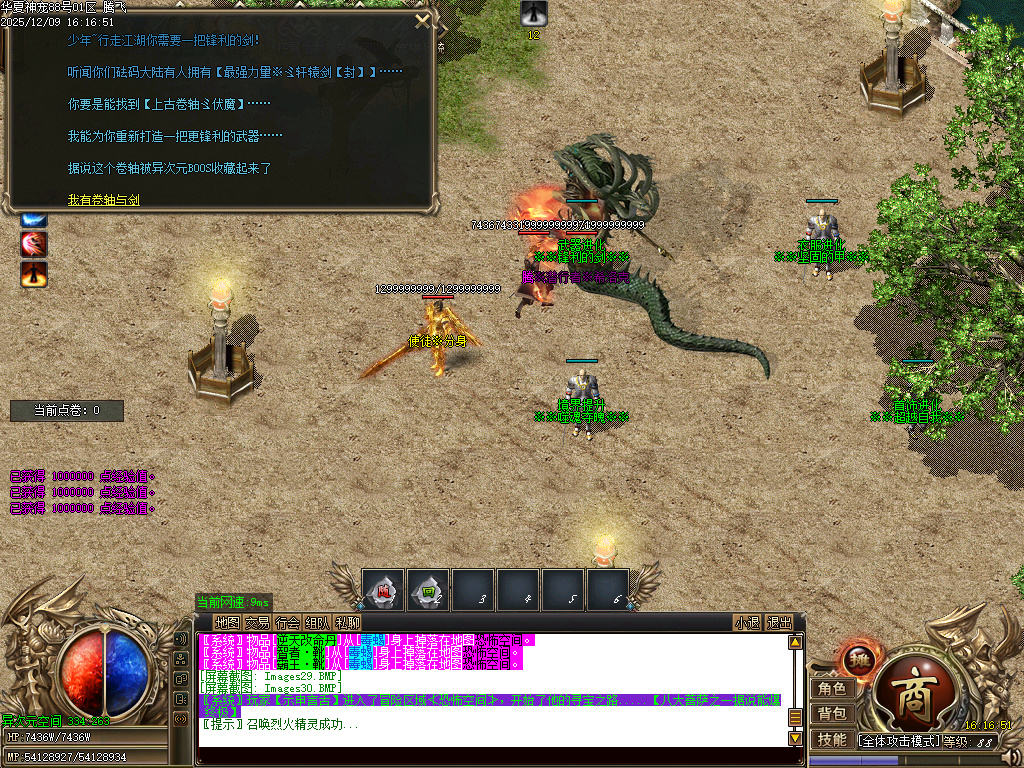Open the 背包 backpack

pyautogui.click(x=832, y=713)
